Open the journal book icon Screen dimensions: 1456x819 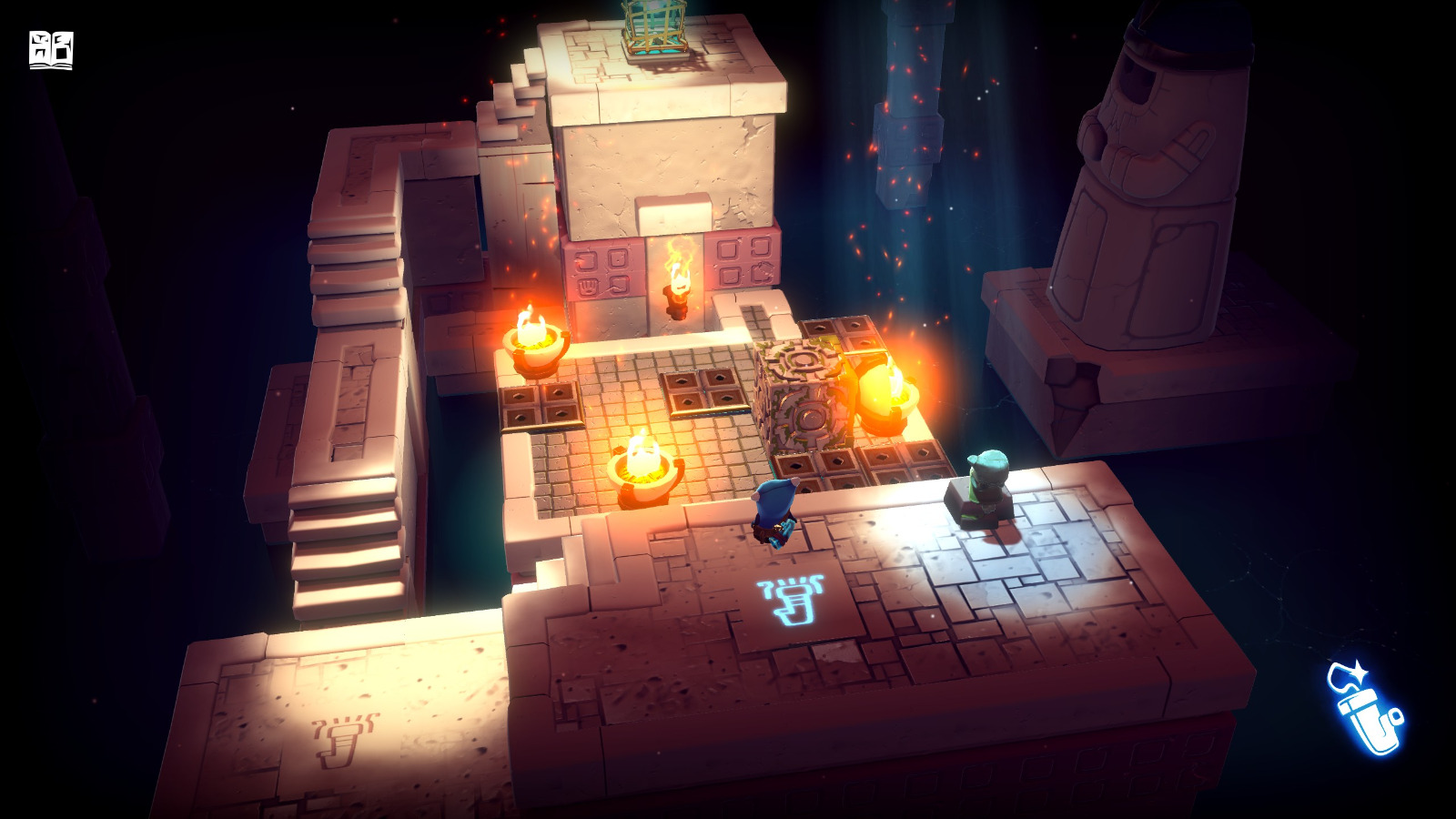(52, 50)
